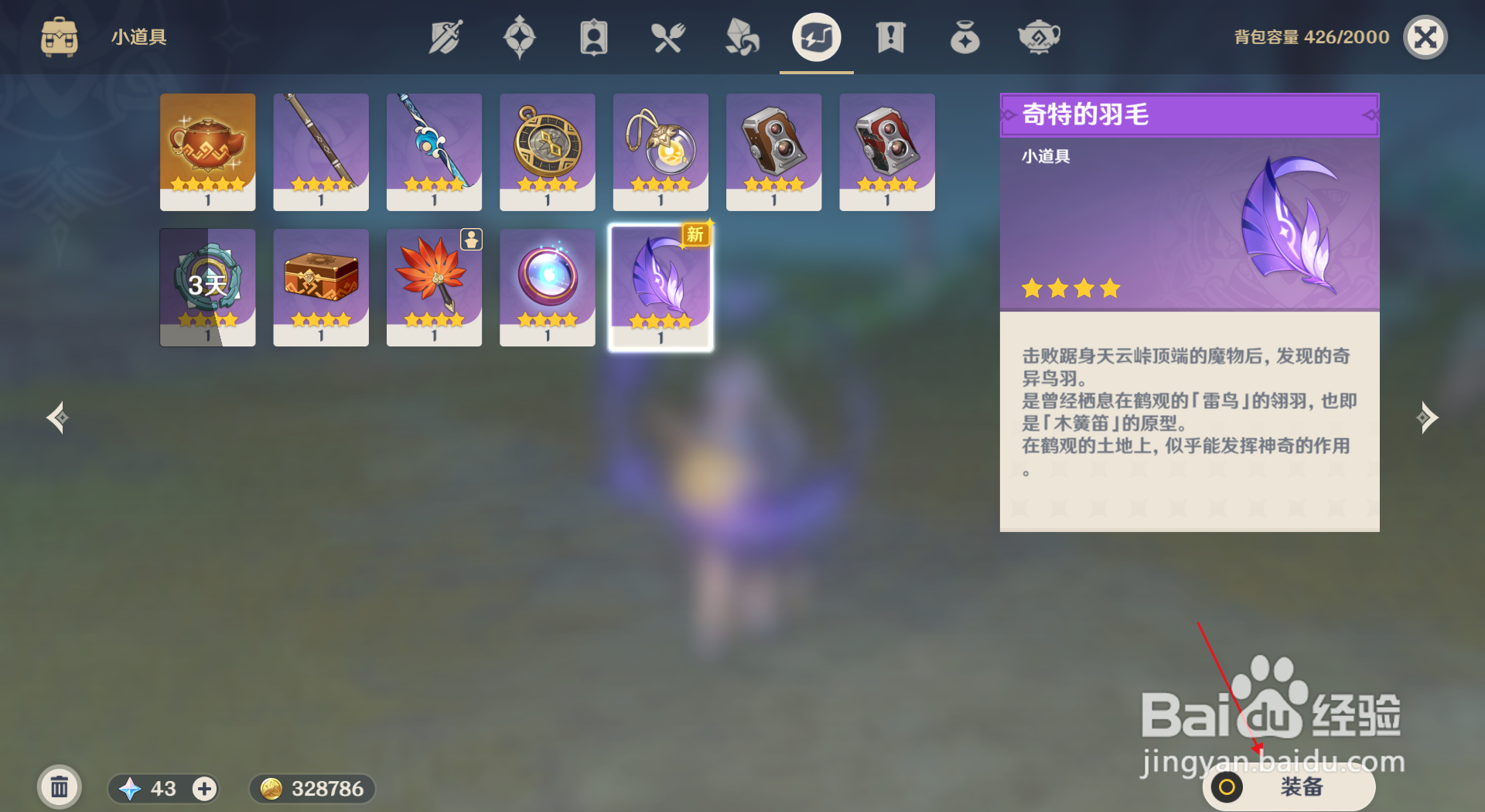The width and height of the screenshot is (1485, 812).
Task: Close the inventory screen
Action: coord(1425,36)
